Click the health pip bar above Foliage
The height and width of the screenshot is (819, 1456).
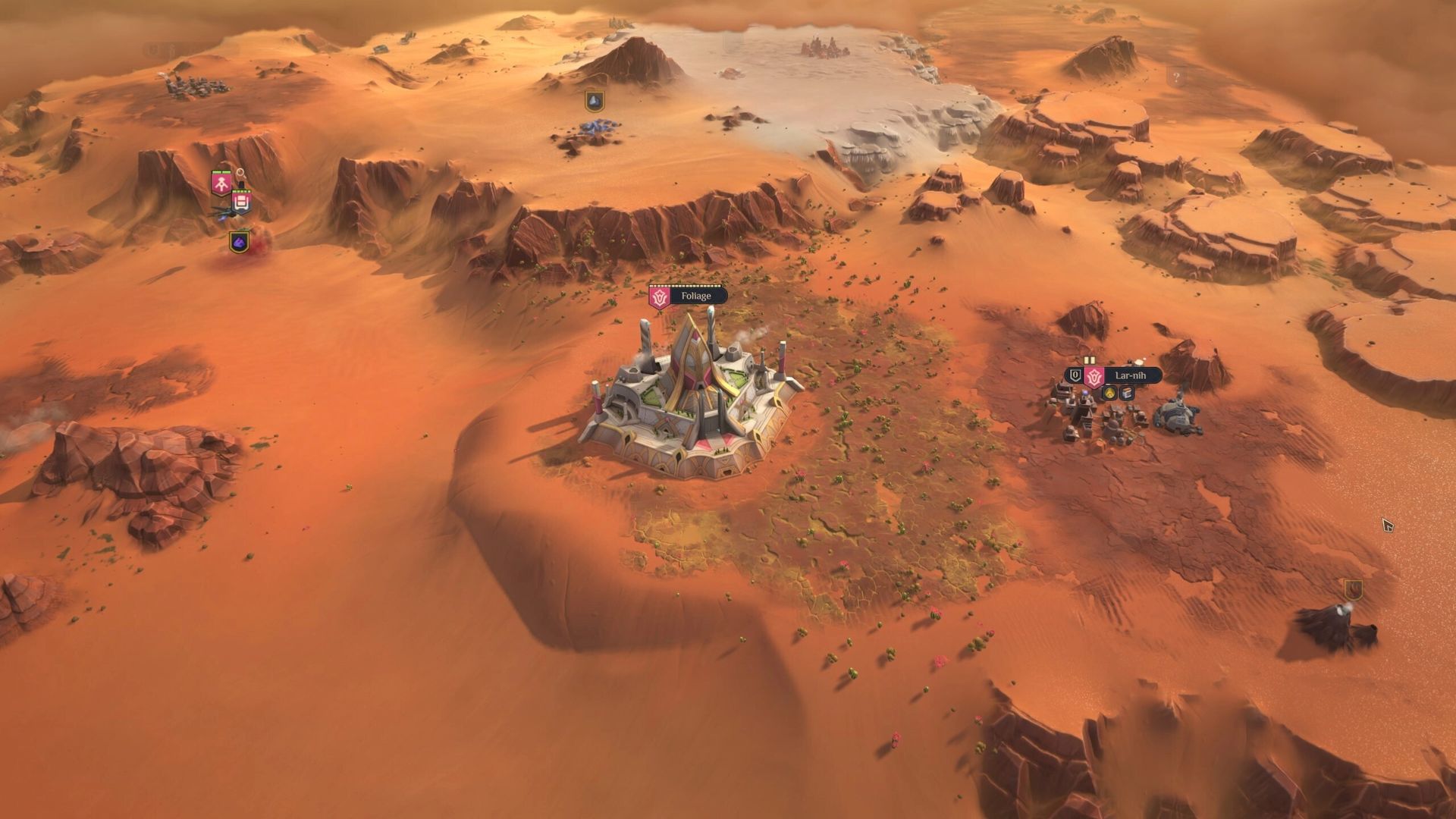686,286
